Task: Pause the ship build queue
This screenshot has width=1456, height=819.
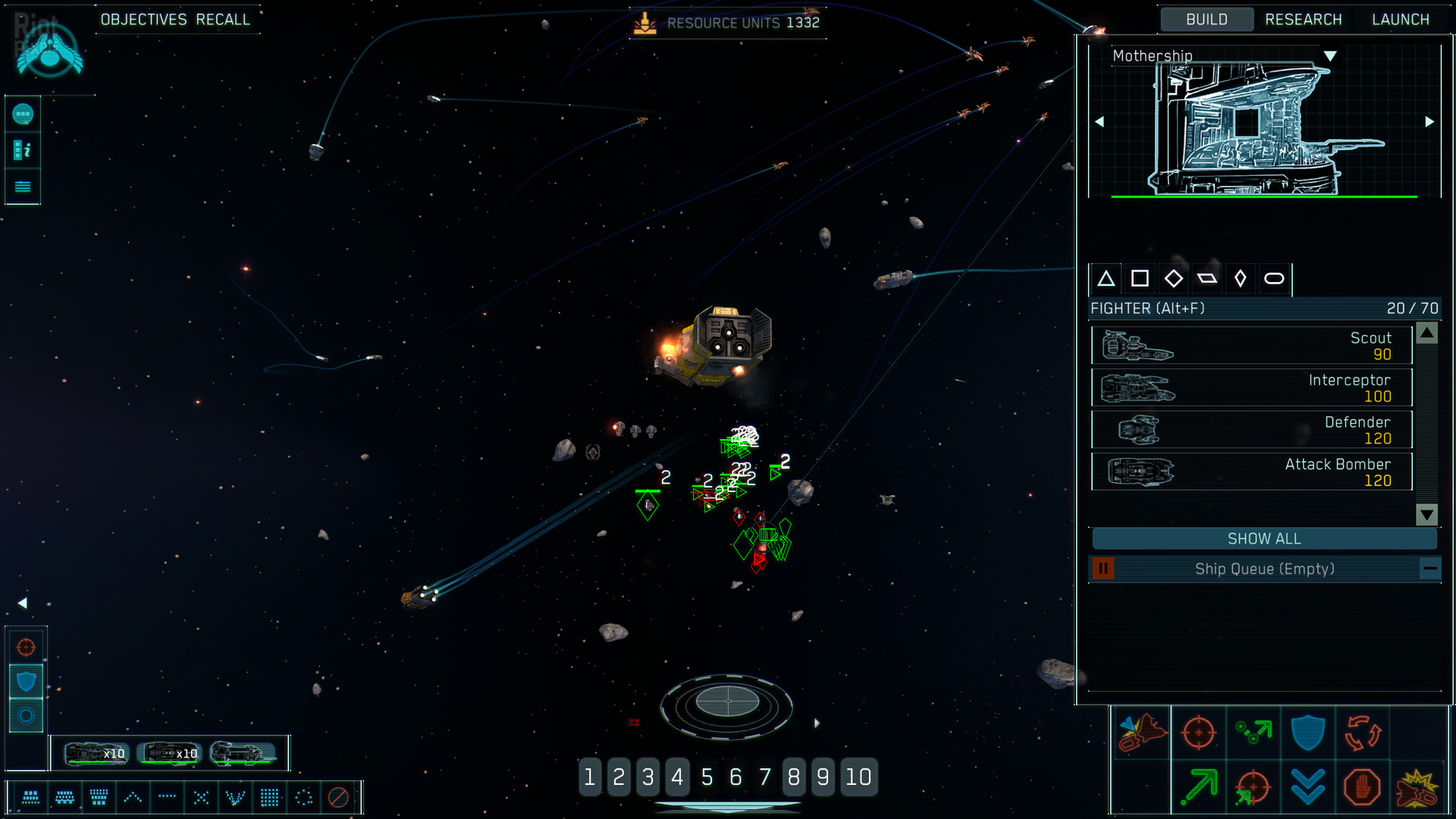Action: click(x=1103, y=568)
